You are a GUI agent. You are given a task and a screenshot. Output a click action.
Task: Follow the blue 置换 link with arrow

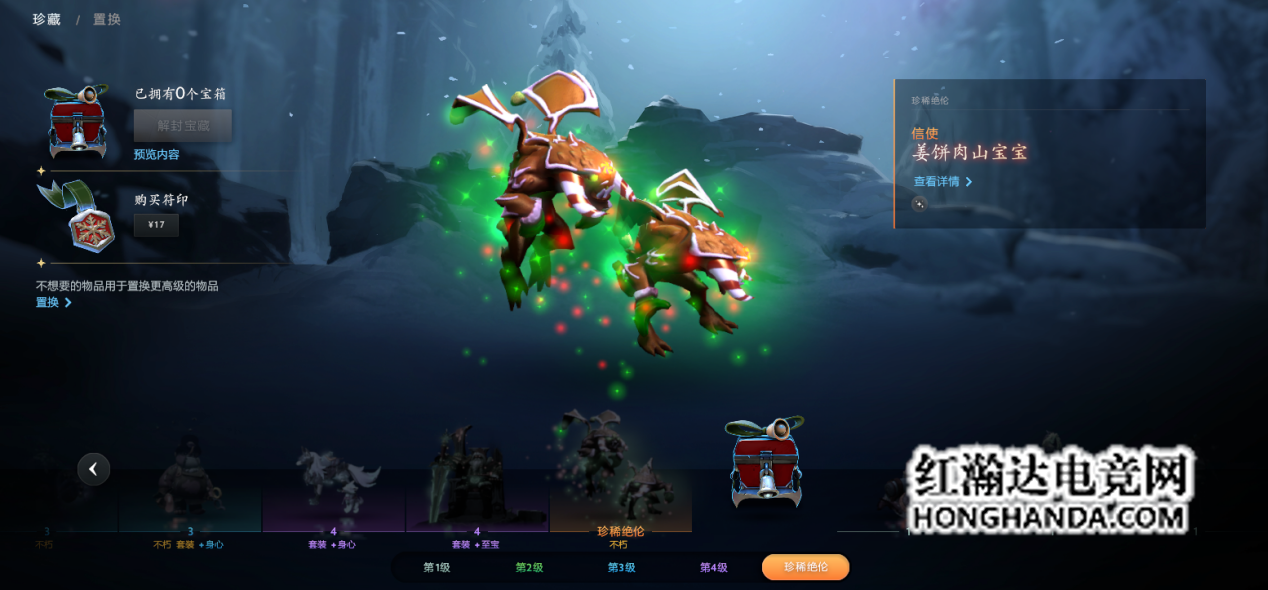(54, 302)
